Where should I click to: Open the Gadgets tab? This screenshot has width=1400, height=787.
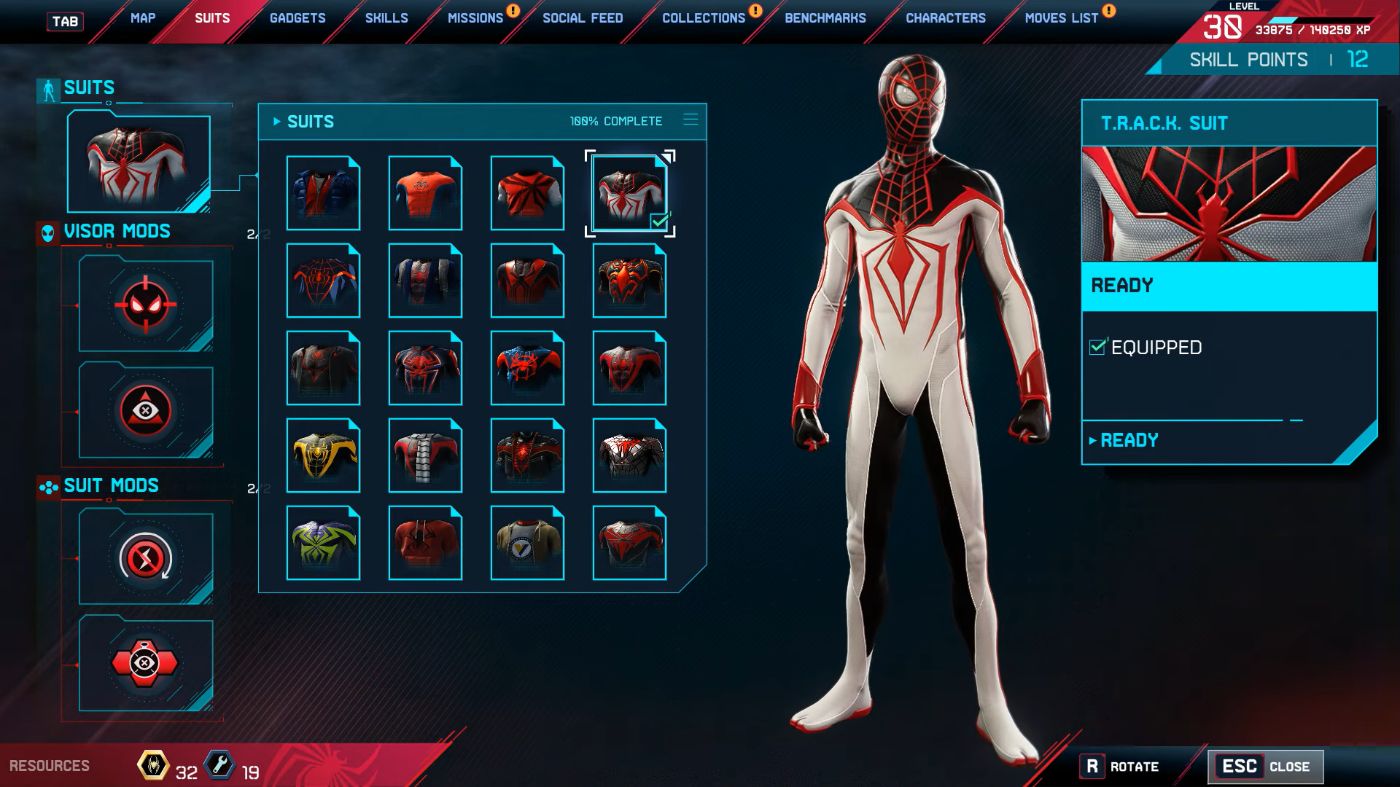click(297, 18)
